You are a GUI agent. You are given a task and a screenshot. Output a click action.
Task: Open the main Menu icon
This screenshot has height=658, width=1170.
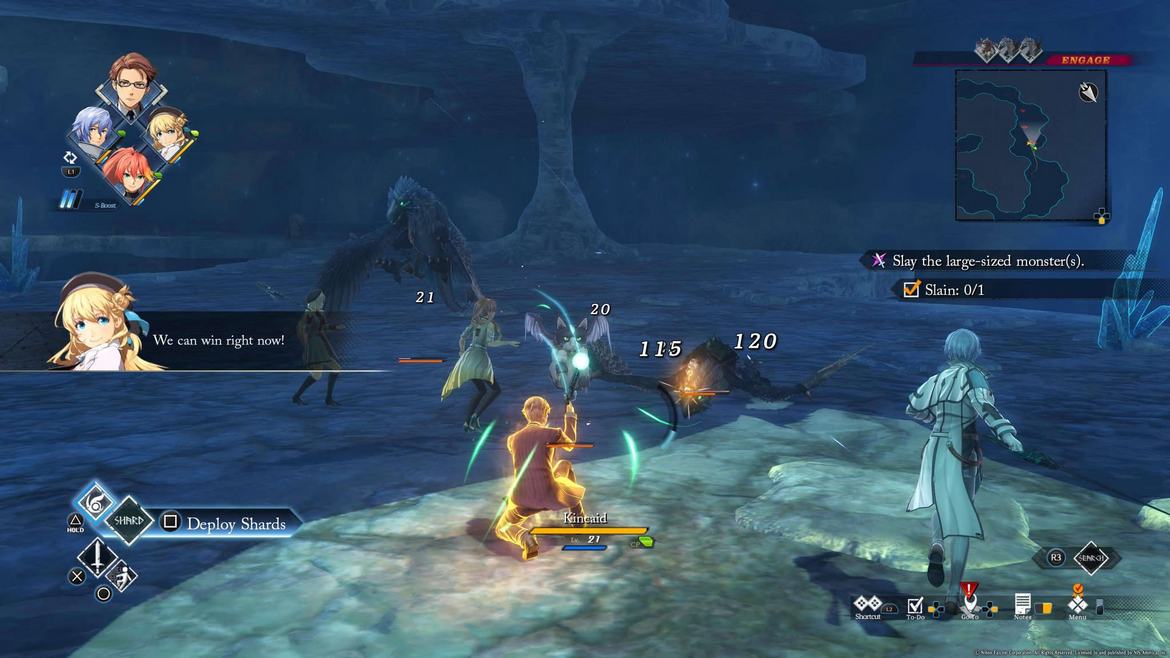(x=1077, y=605)
